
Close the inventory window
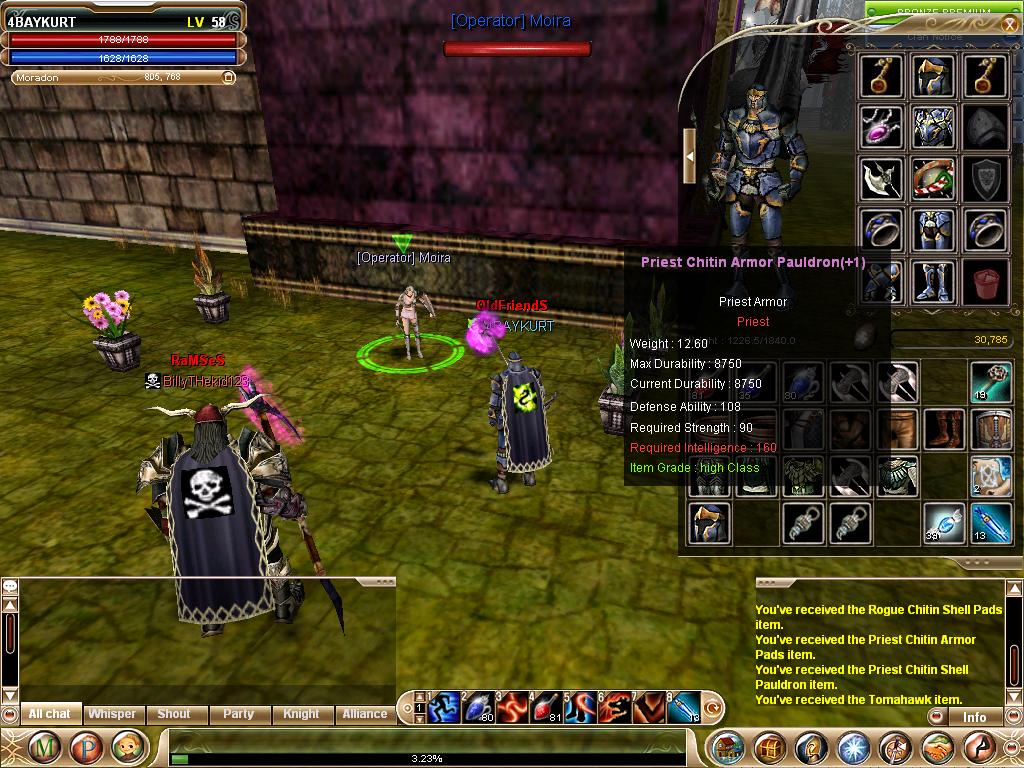(1010, 25)
